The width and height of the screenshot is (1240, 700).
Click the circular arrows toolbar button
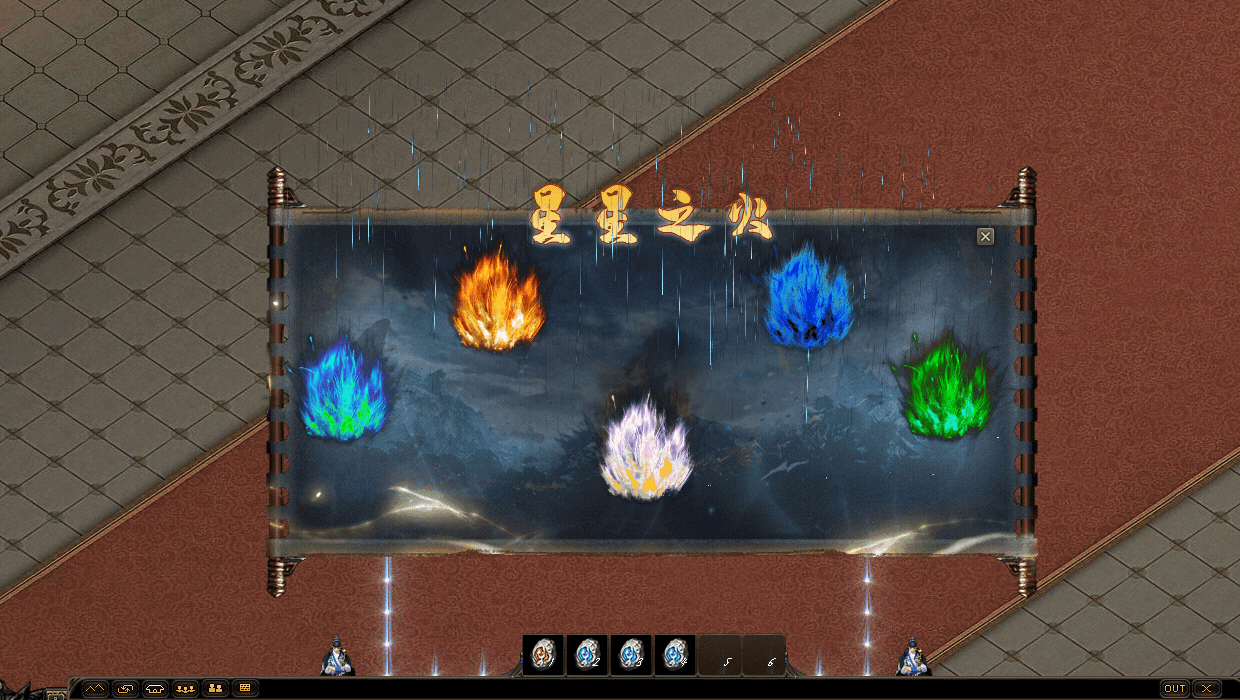125,688
